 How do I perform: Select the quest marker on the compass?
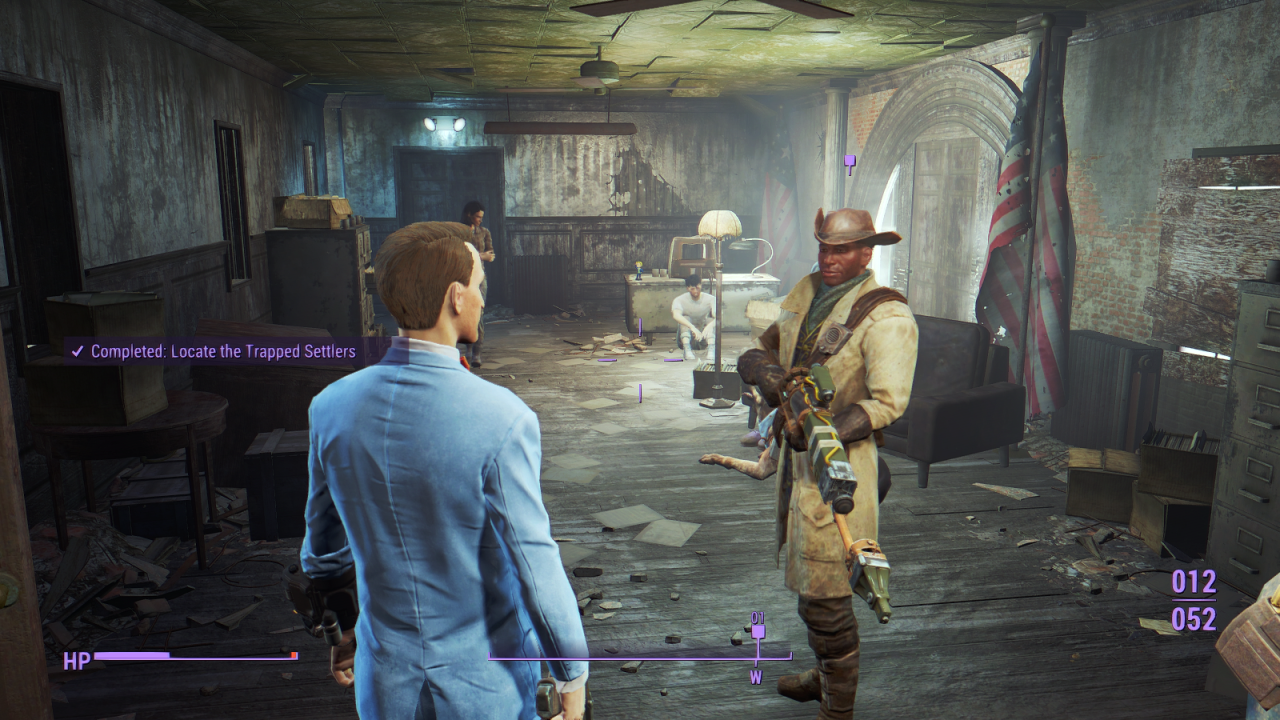[758, 631]
